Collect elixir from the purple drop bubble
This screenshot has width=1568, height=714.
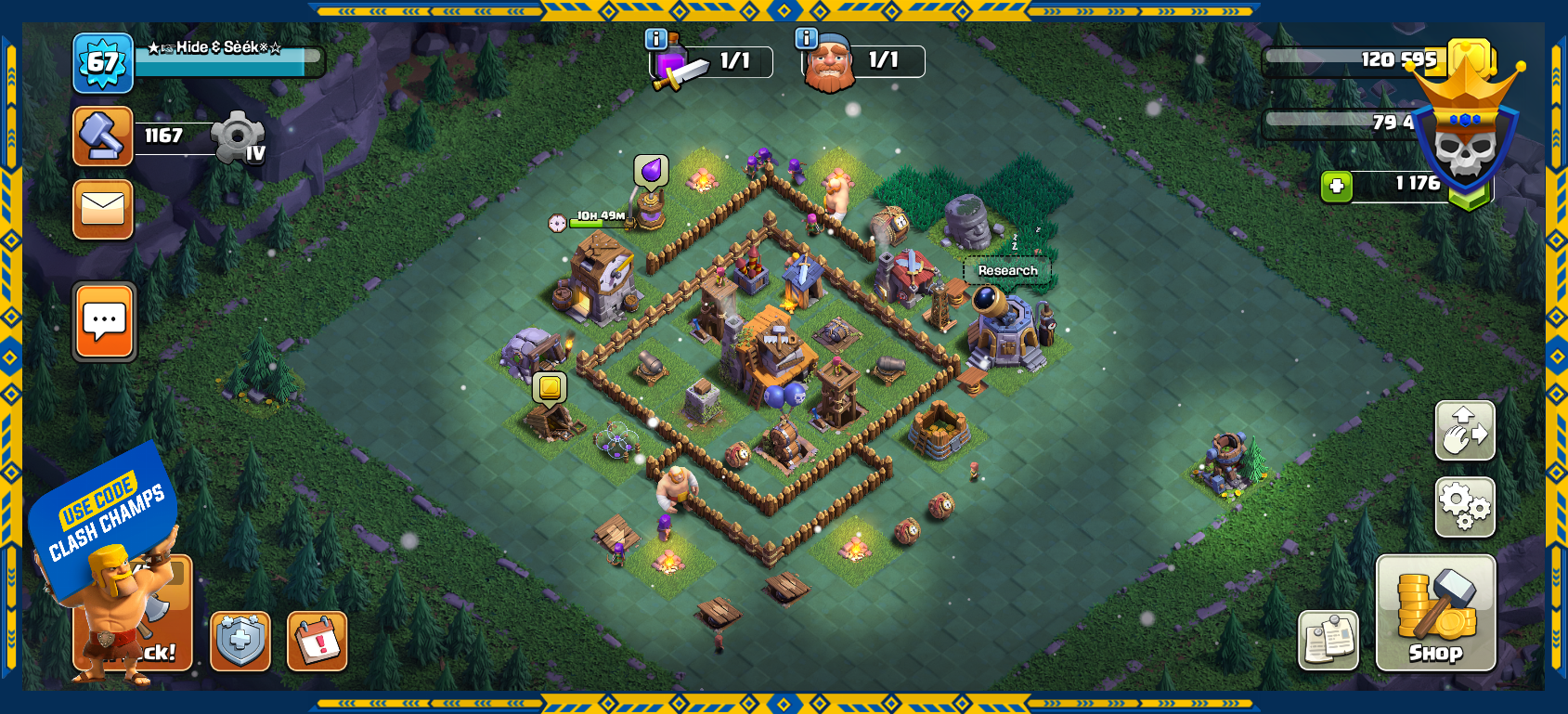pos(651,171)
